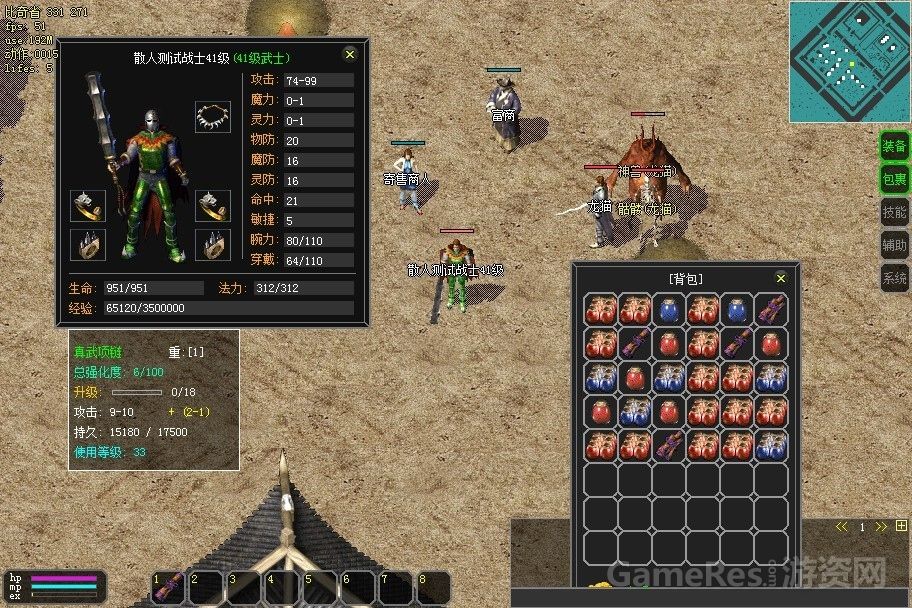The width and height of the screenshot is (912, 608).
Task: Open the 装备 equipment side button
Action: pyautogui.click(x=894, y=146)
